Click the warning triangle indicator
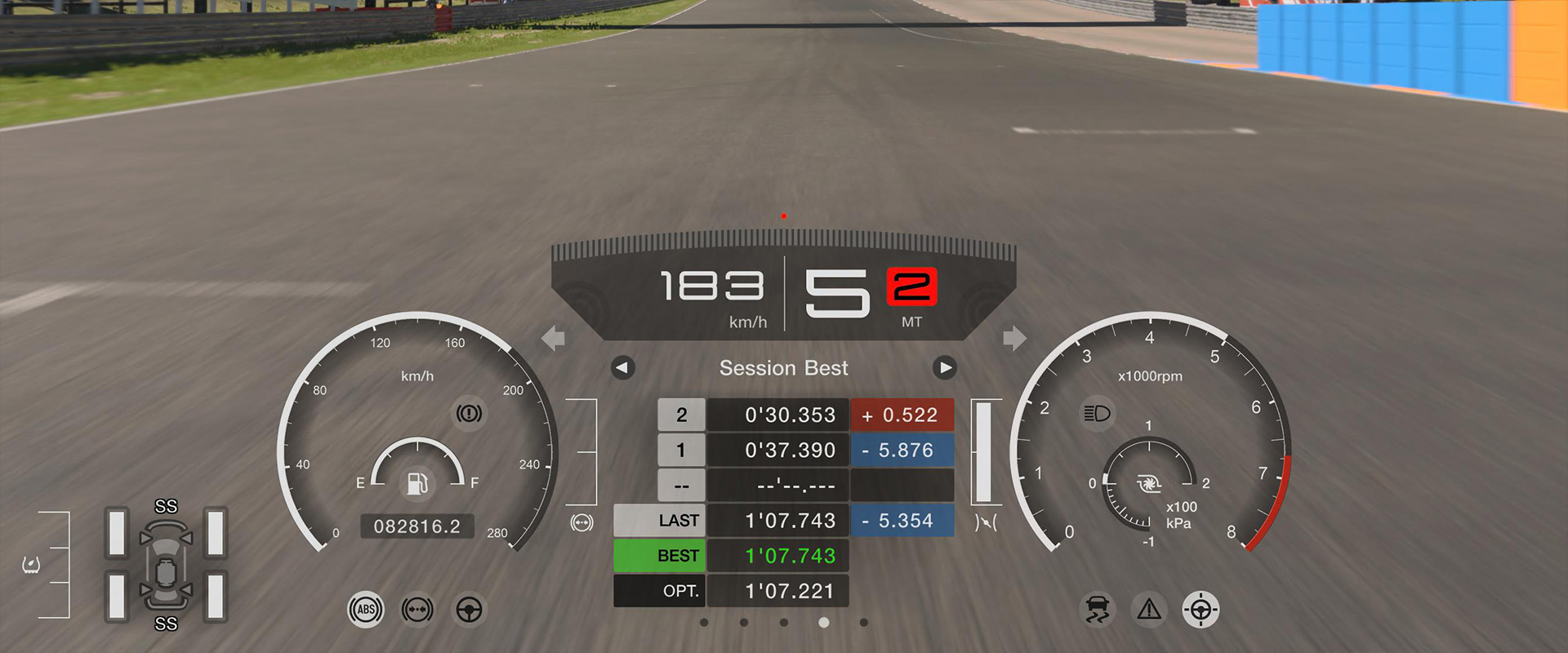This screenshot has height=653, width=1568. [x=1147, y=609]
